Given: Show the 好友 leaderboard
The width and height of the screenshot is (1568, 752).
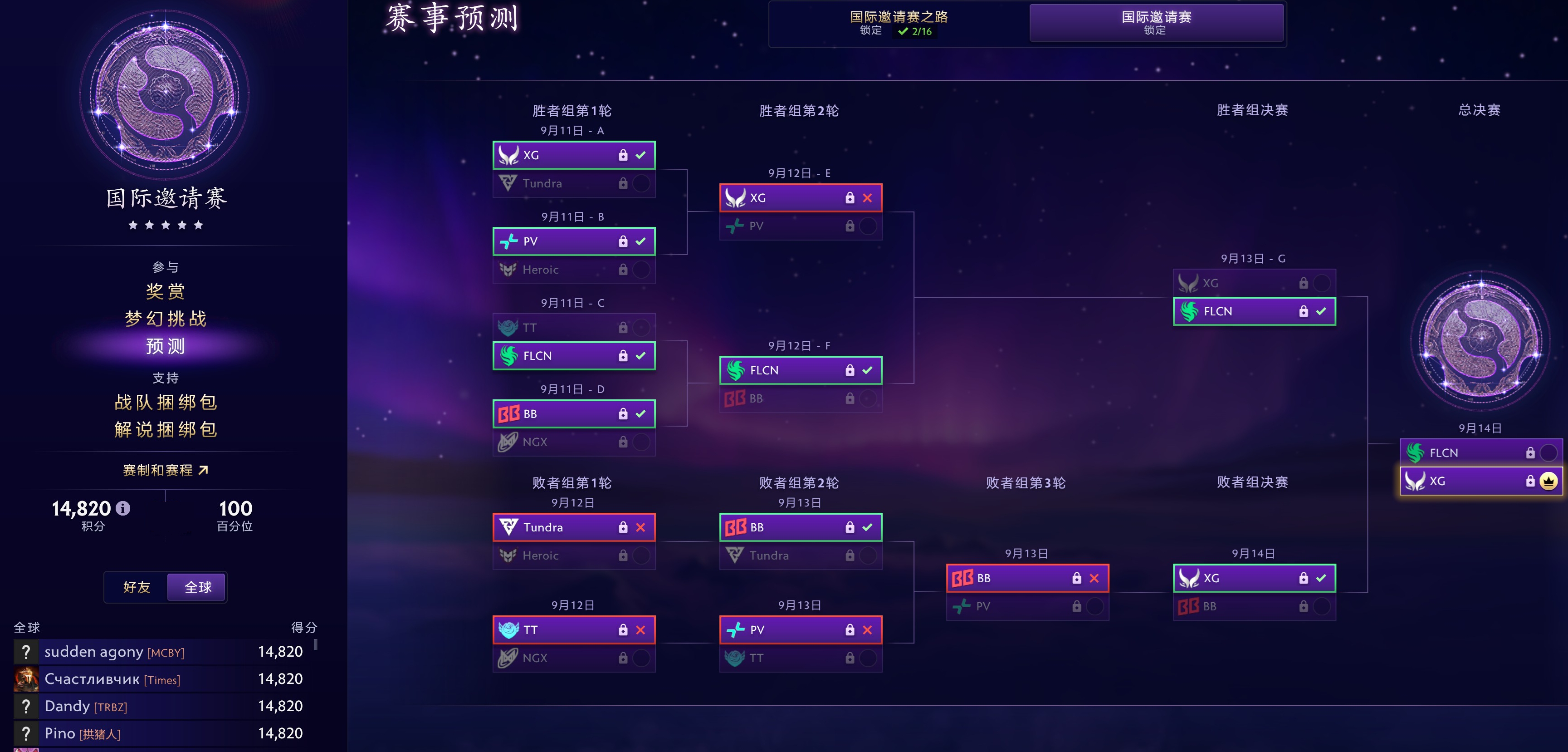Looking at the screenshot, I should pyautogui.click(x=137, y=587).
